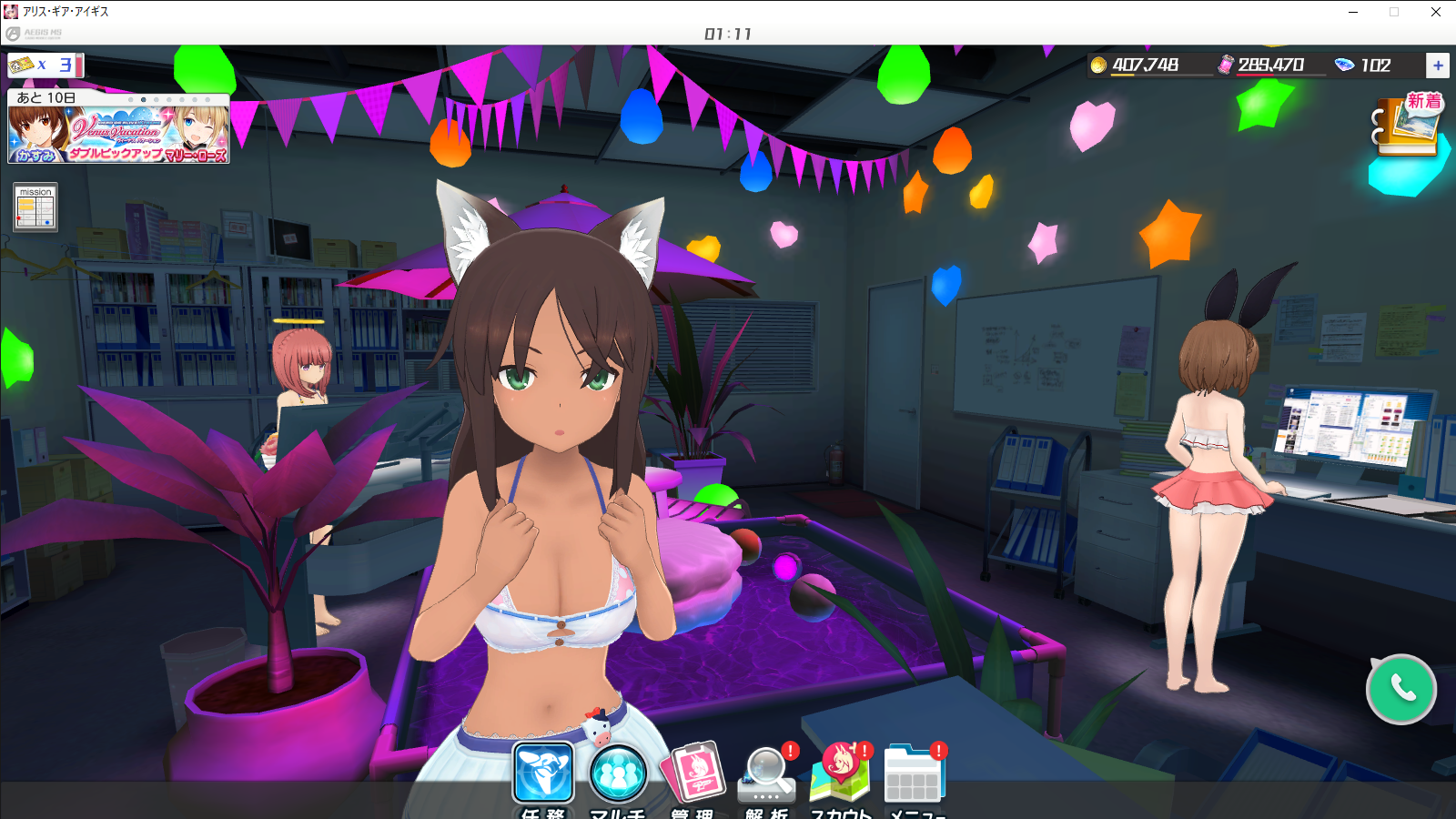1456x819 pixels.
Task: Open the 任務 mission menu
Action: tap(543, 773)
